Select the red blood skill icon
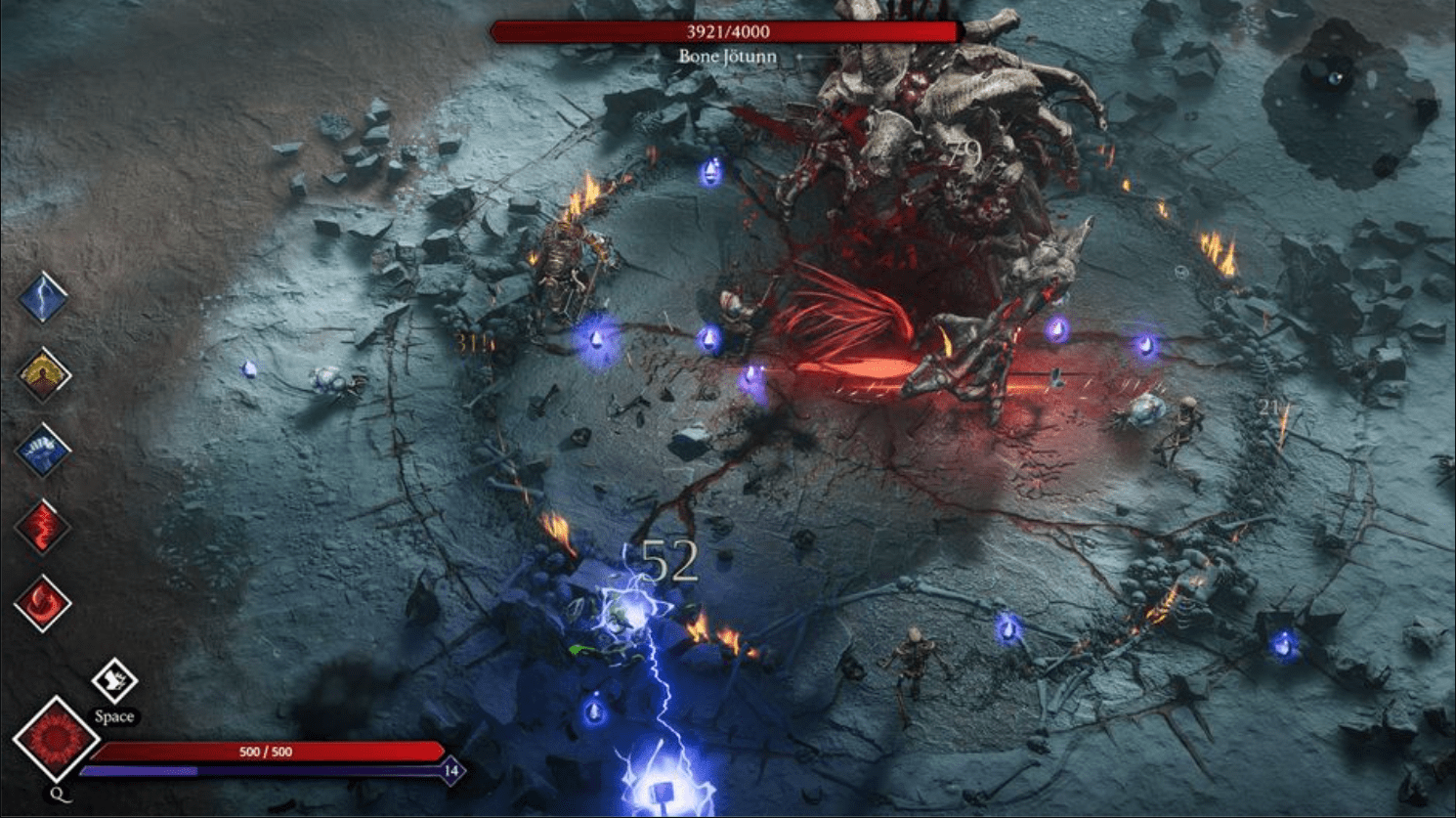Image resolution: width=1456 pixels, height=818 pixels. pos(41,525)
